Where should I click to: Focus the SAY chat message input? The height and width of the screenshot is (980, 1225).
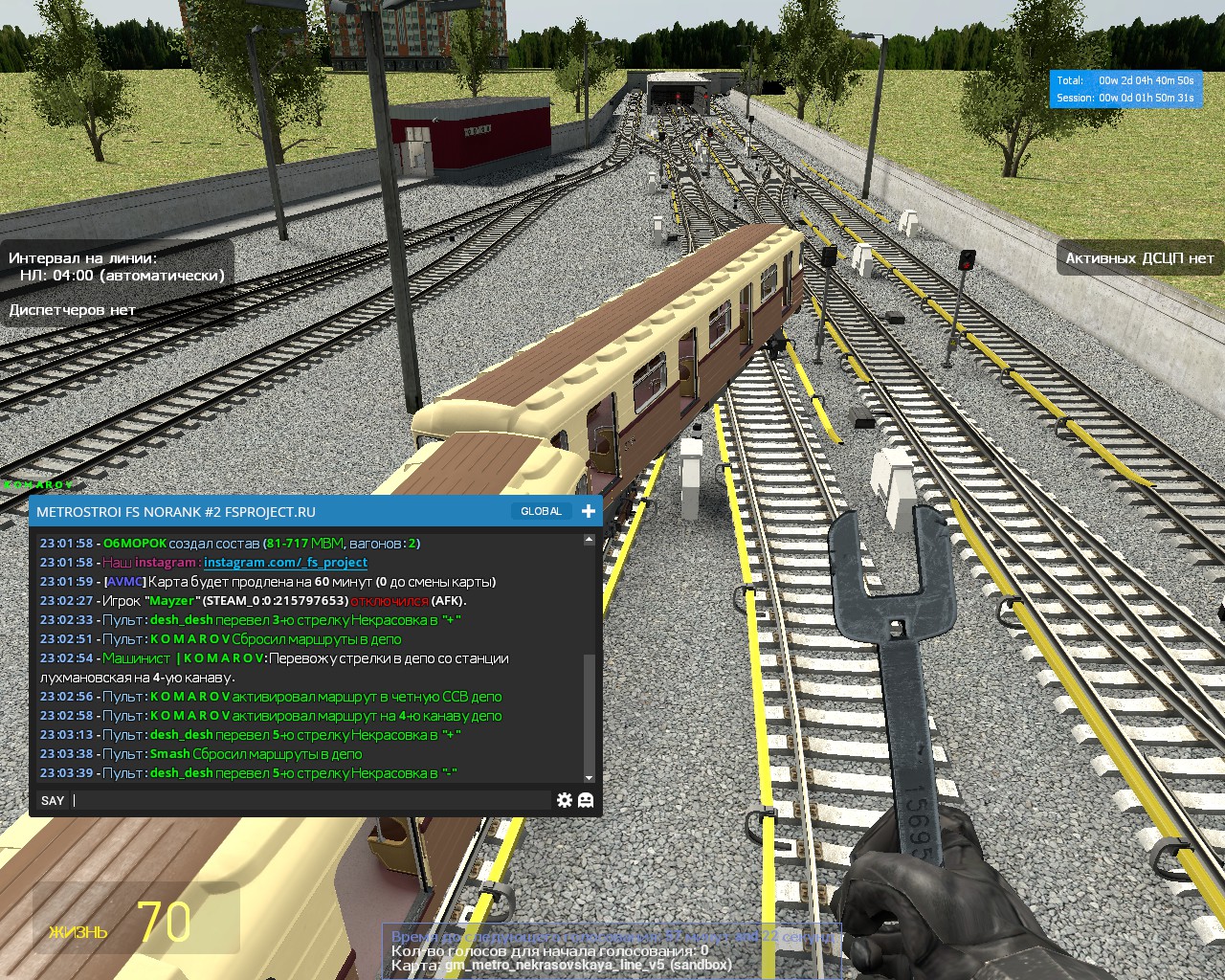(311, 800)
